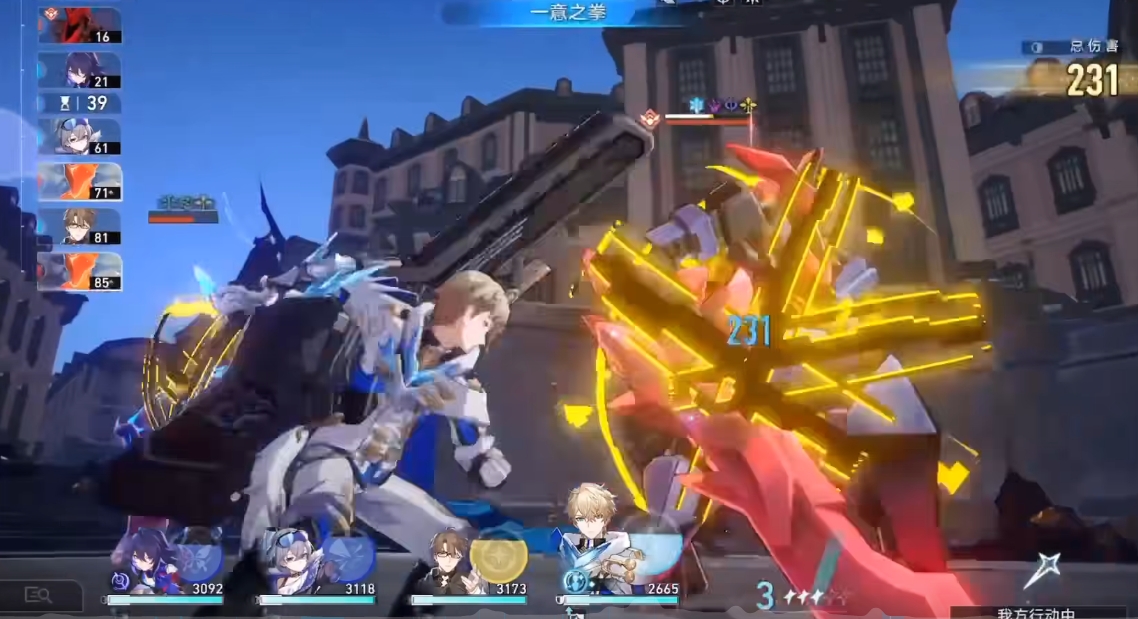Inspect the orange enemy turn card at 71
This screenshot has width=1138, height=619.
pos(79,182)
